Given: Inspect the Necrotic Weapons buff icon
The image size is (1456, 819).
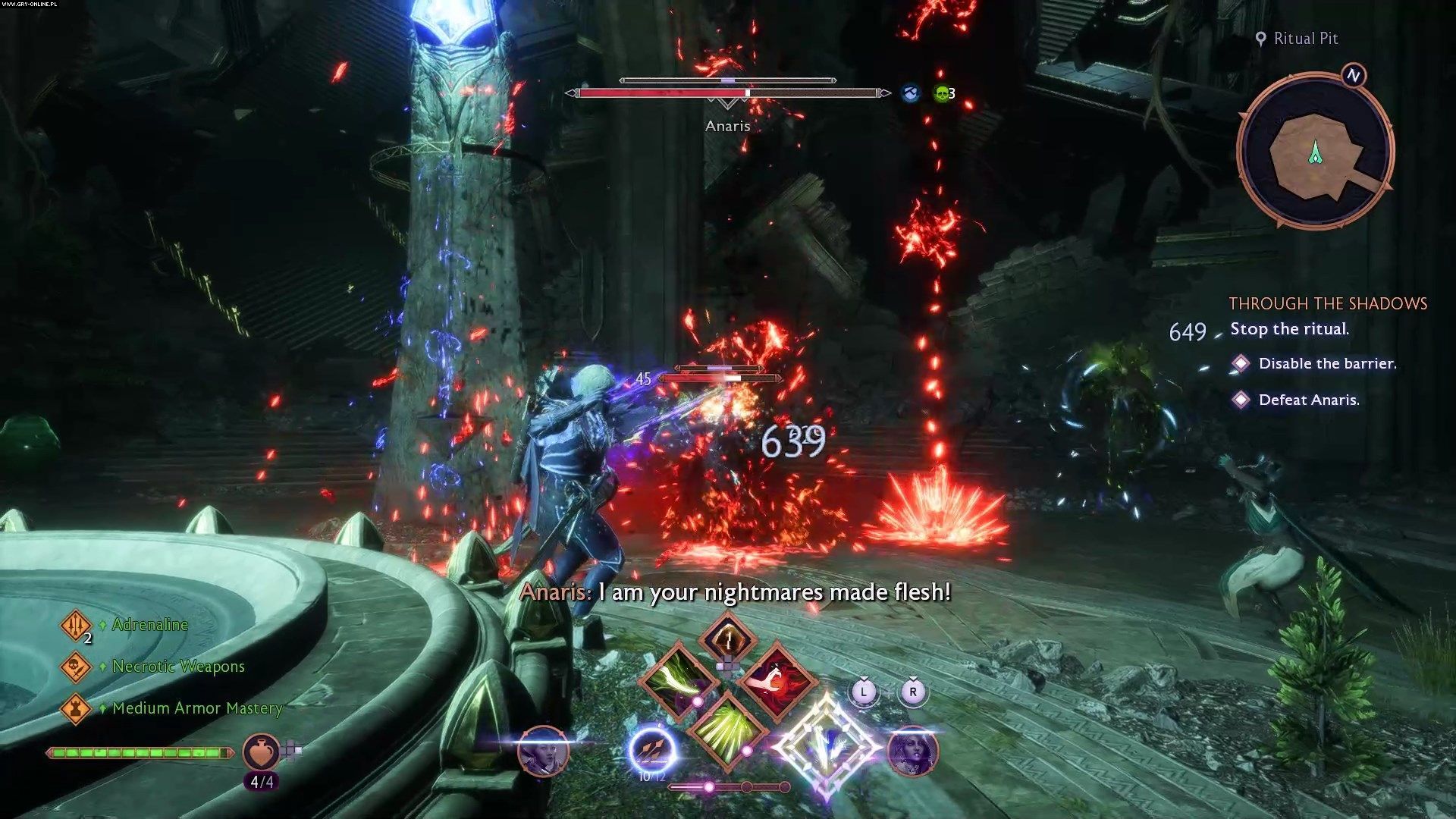Looking at the screenshot, I should click(x=76, y=667).
